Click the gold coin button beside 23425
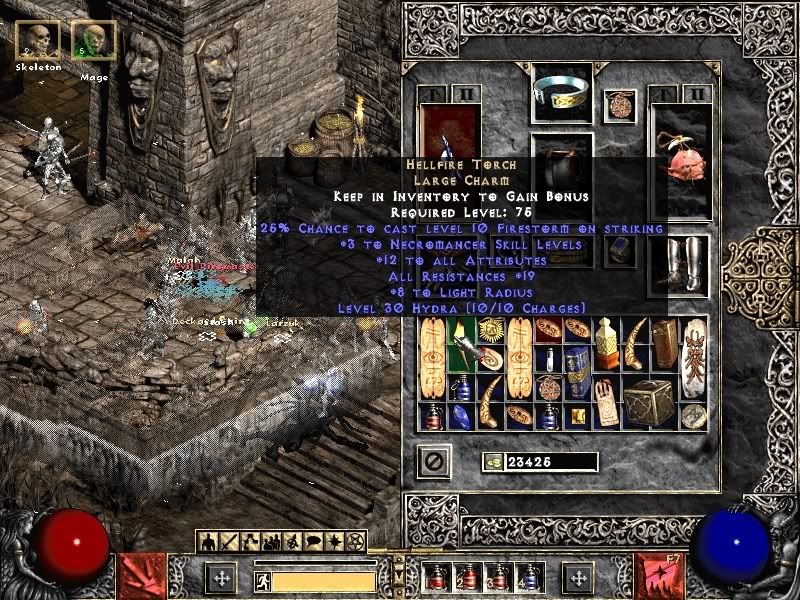Viewport: 800px width, 600px height. coord(492,462)
